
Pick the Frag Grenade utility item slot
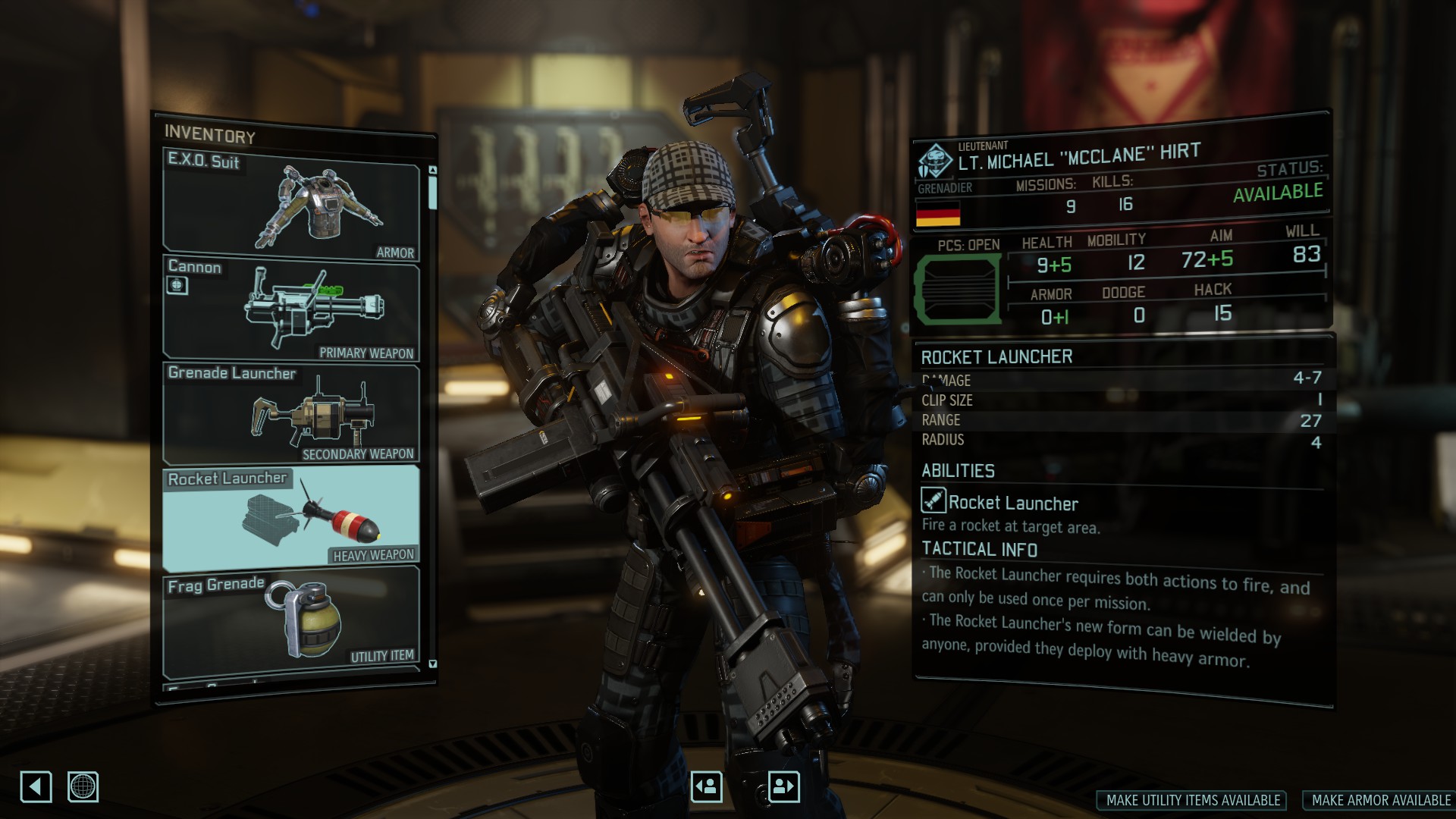[291, 622]
